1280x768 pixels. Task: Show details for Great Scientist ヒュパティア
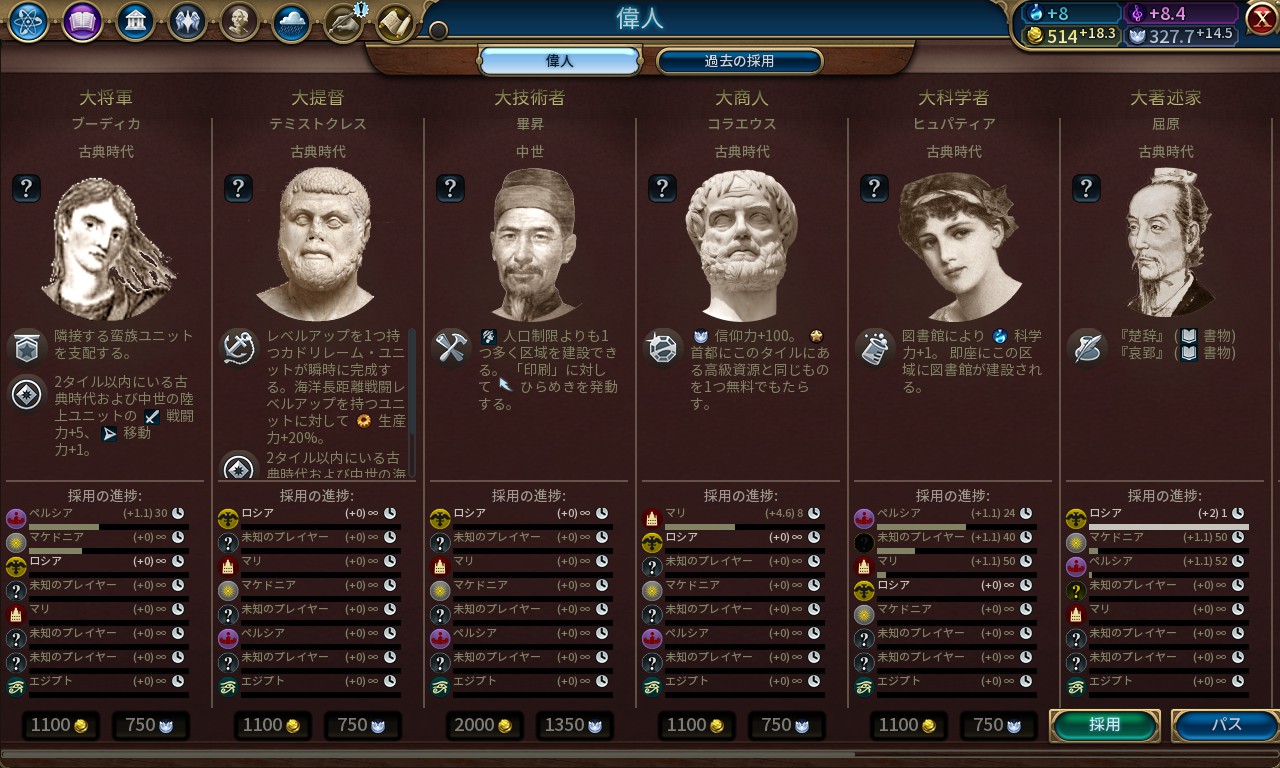point(874,187)
